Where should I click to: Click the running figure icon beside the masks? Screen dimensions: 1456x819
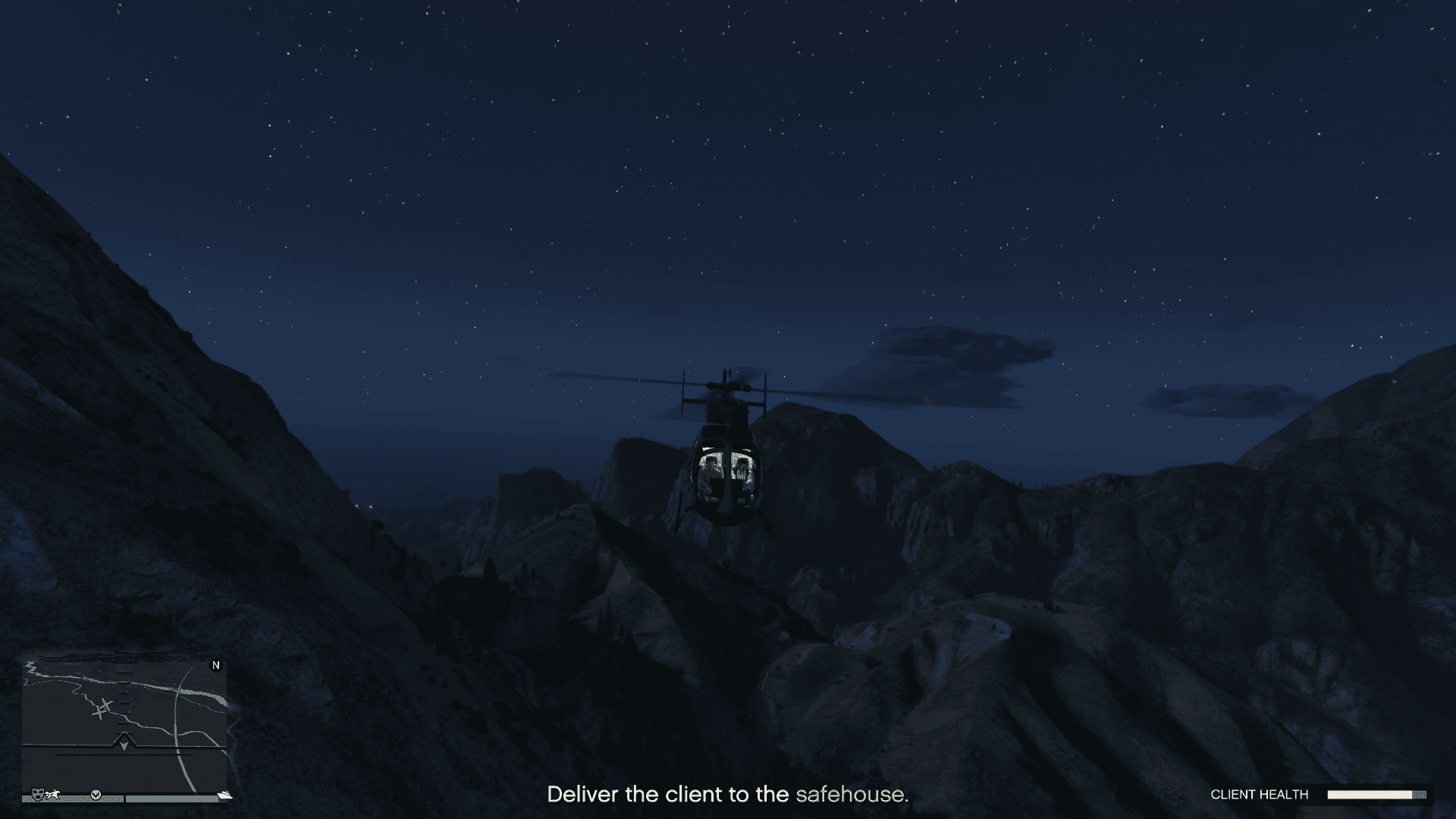[52, 794]
